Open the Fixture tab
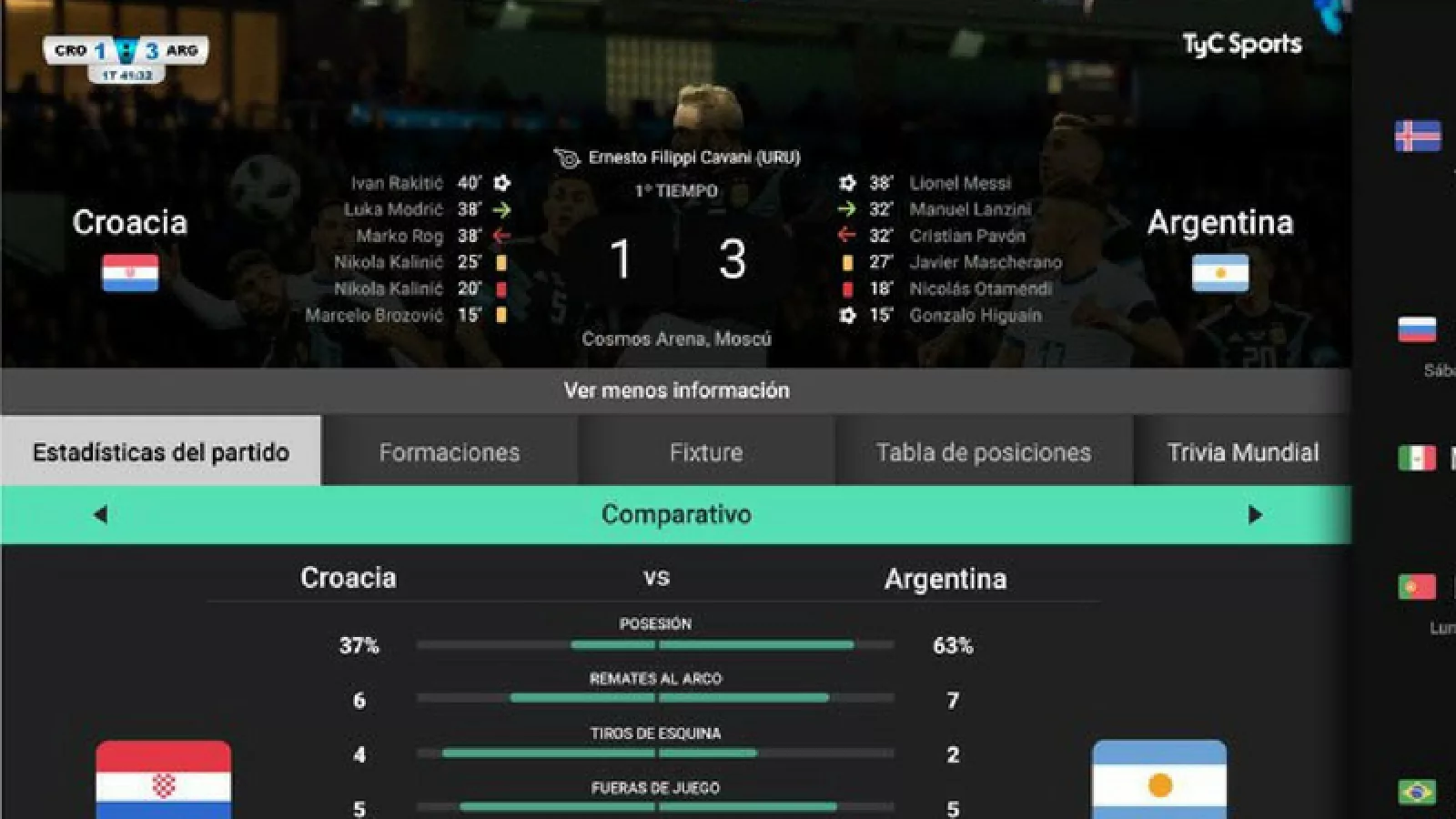 click(706, 452)
